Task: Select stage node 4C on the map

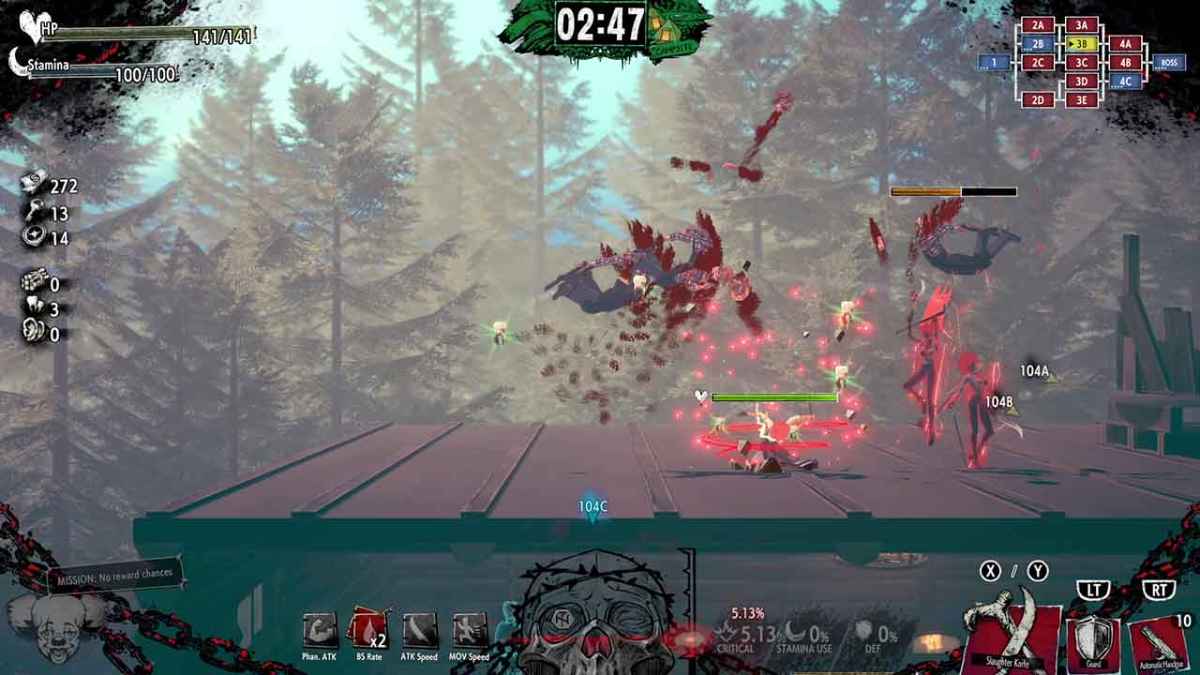Action: coord(1125,81)
